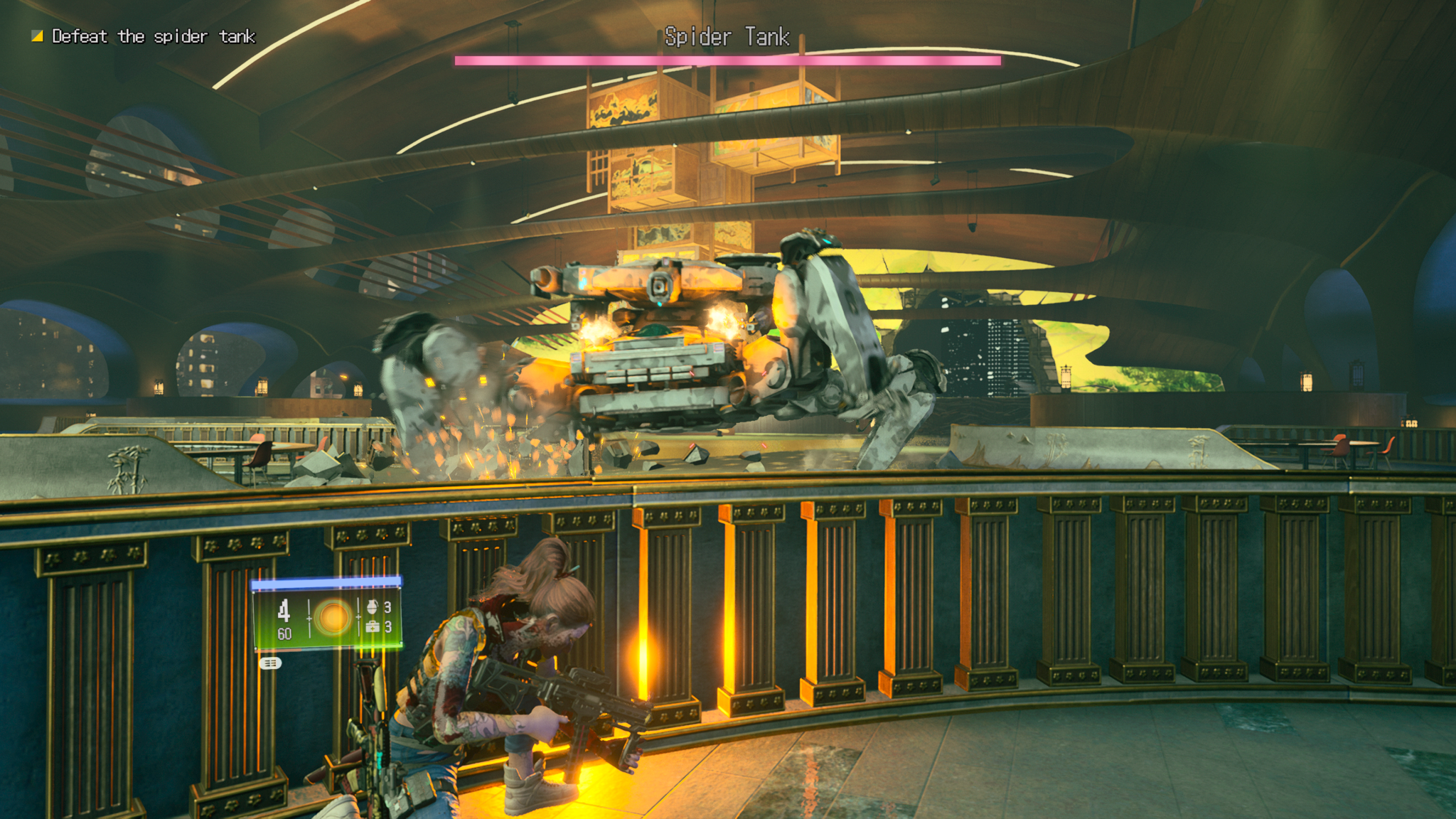1456x819 pixels.
Task: Activate the glowing orange orb ability
Action: [333, 617]
